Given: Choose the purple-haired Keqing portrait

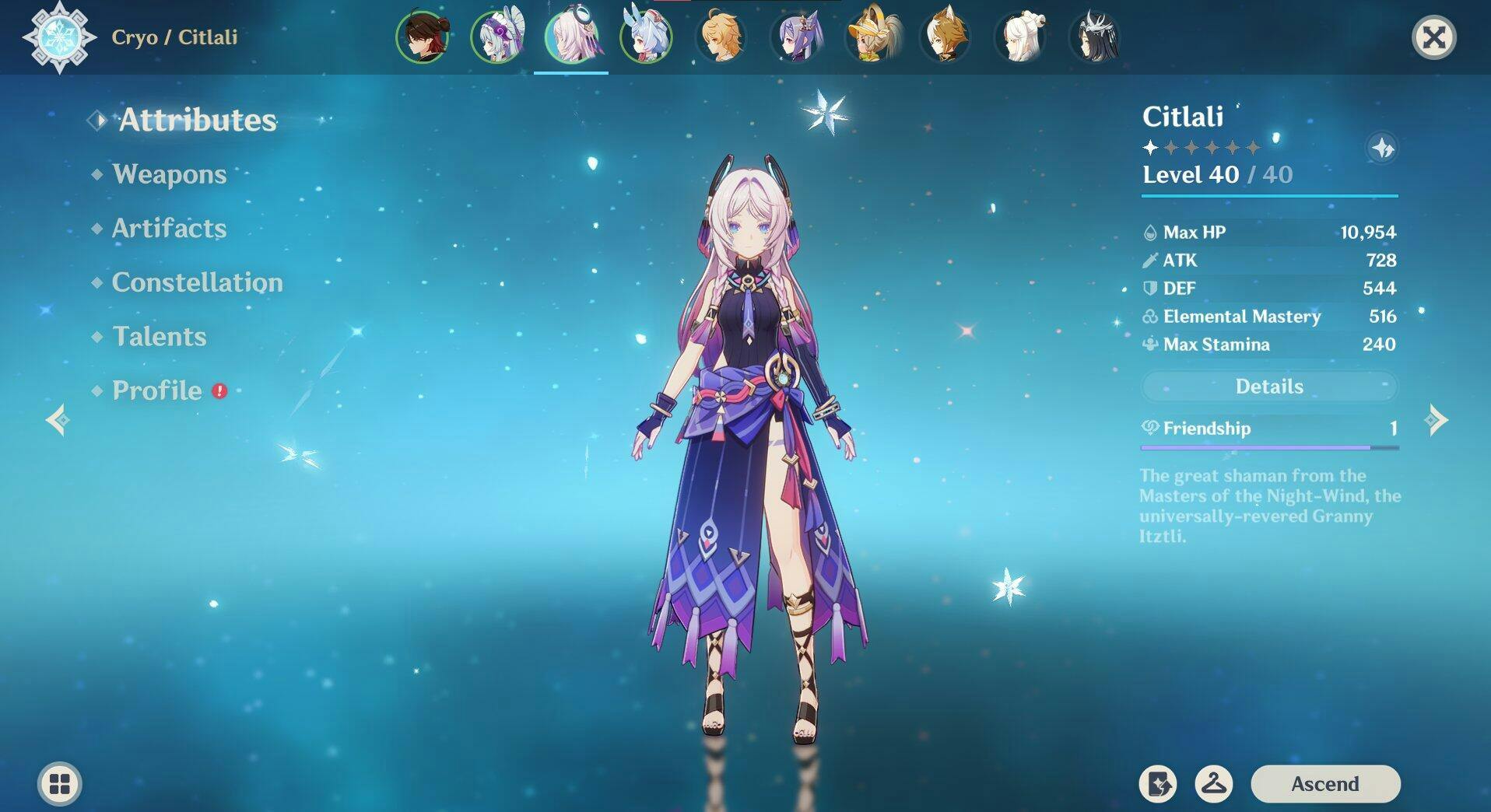Looking at the screenshot, I should [795, 37].
